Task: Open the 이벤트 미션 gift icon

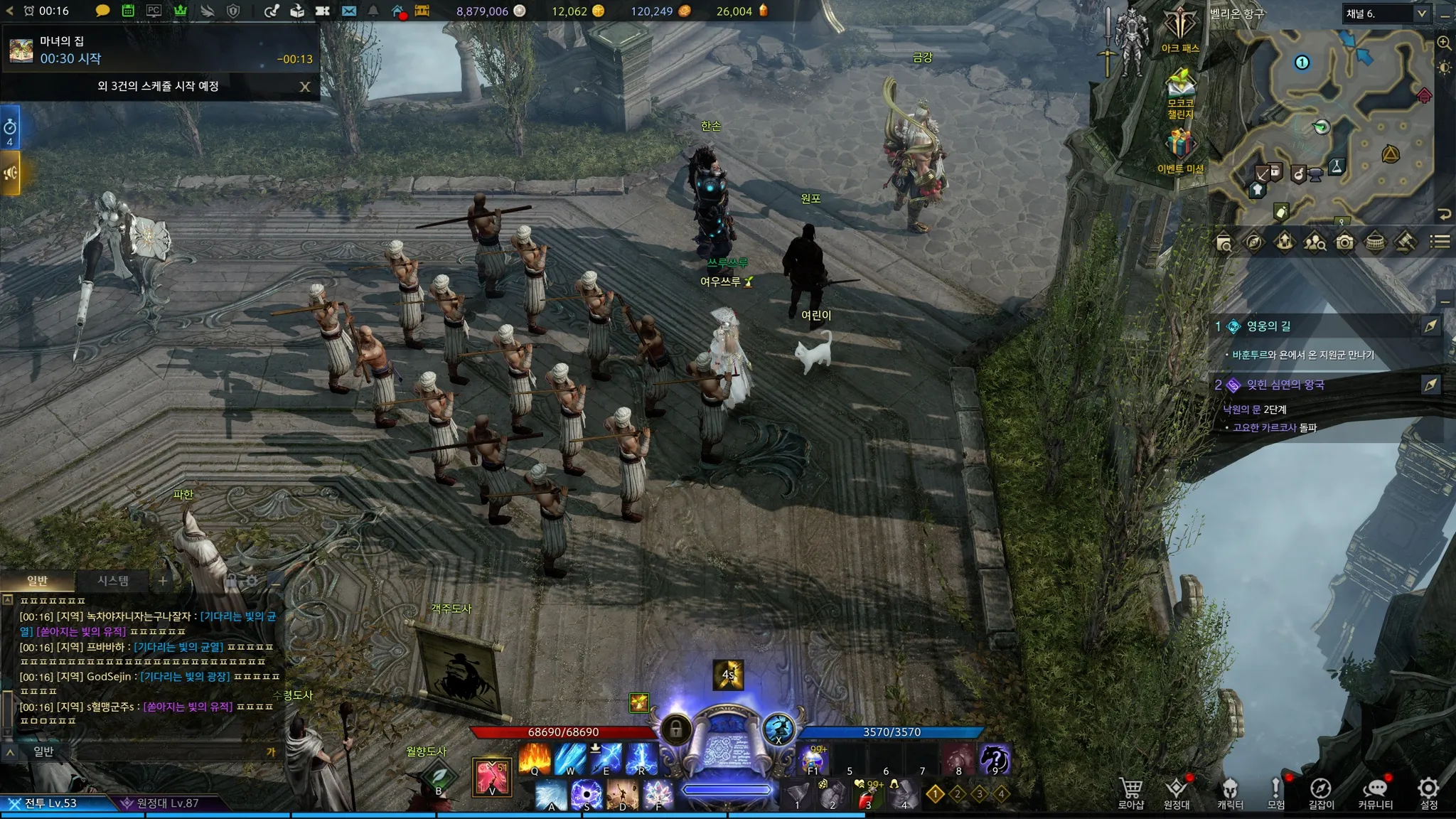Action: point(1179,149)
